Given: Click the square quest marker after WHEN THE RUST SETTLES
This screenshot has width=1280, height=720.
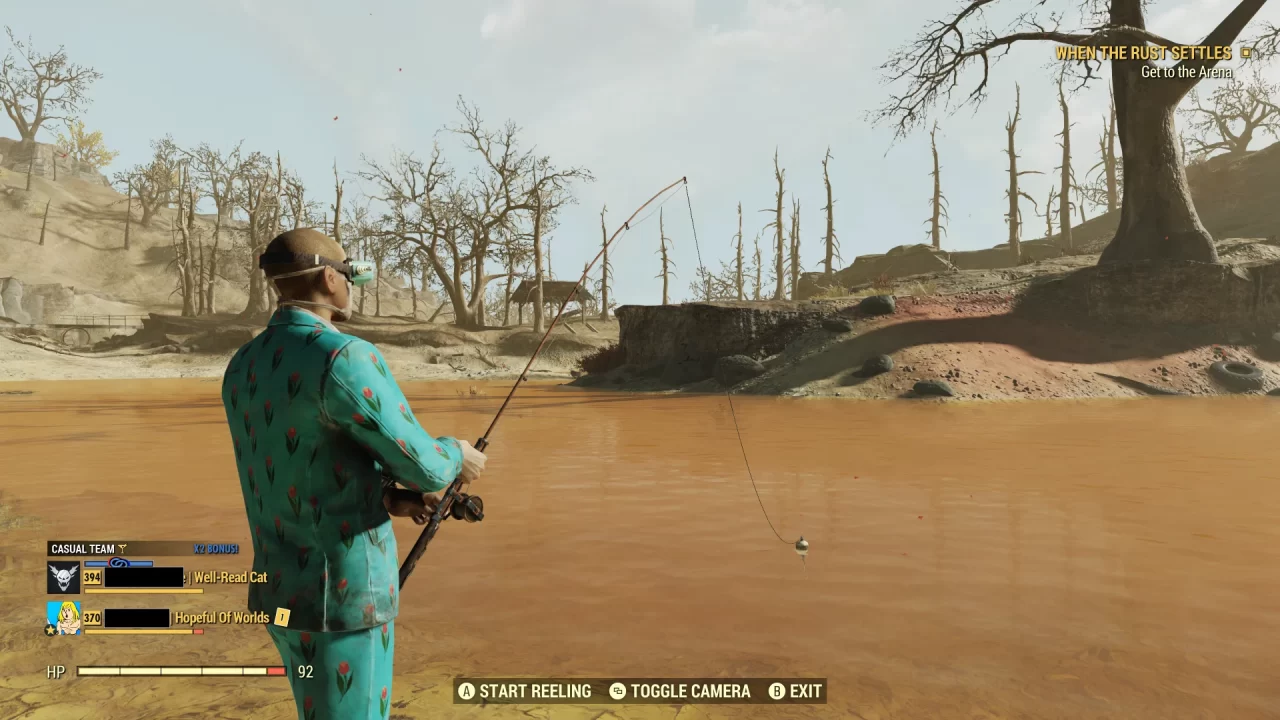Looking at the screenshot, I should (x=1245, y=52).
